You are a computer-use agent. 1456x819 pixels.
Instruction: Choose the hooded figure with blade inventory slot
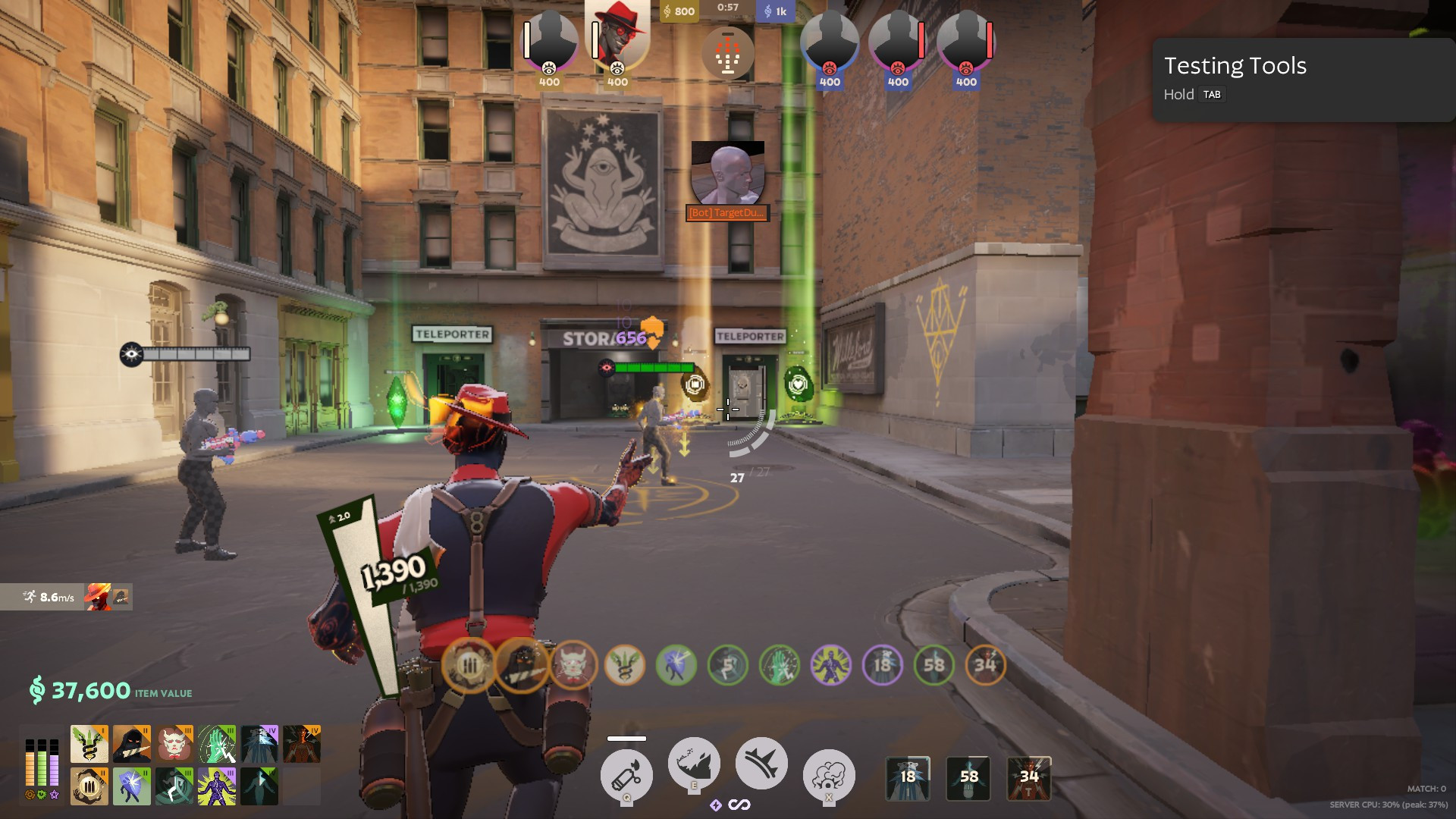[x=132, y=744]
